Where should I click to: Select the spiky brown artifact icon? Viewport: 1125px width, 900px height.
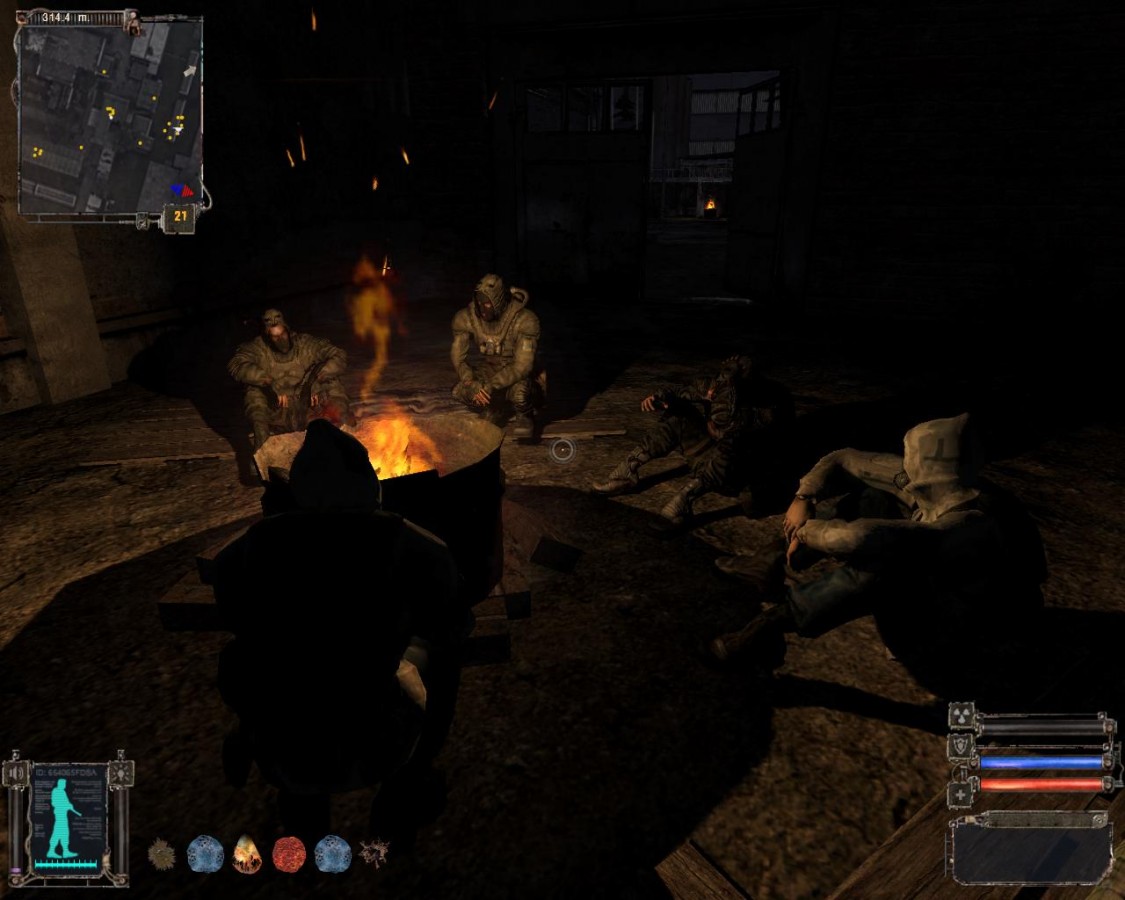(x=161, y=854)
